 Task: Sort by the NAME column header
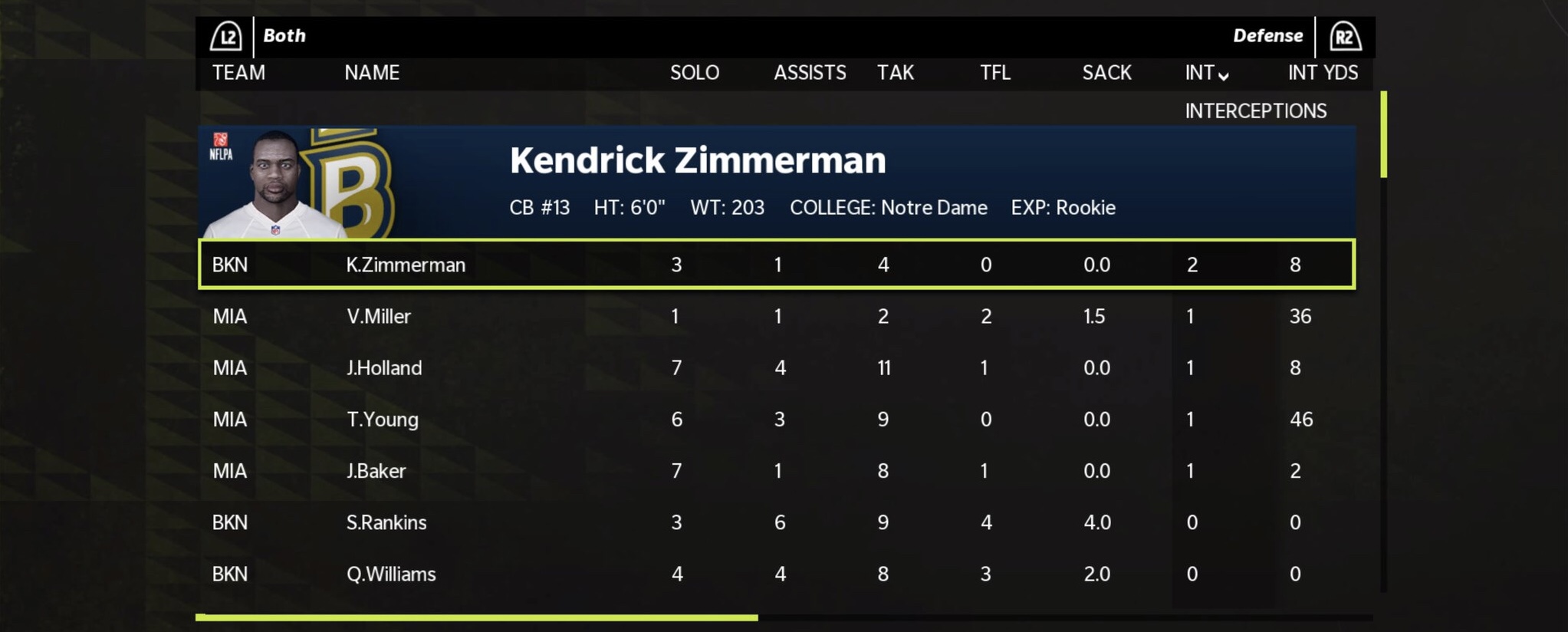[372, 73]
